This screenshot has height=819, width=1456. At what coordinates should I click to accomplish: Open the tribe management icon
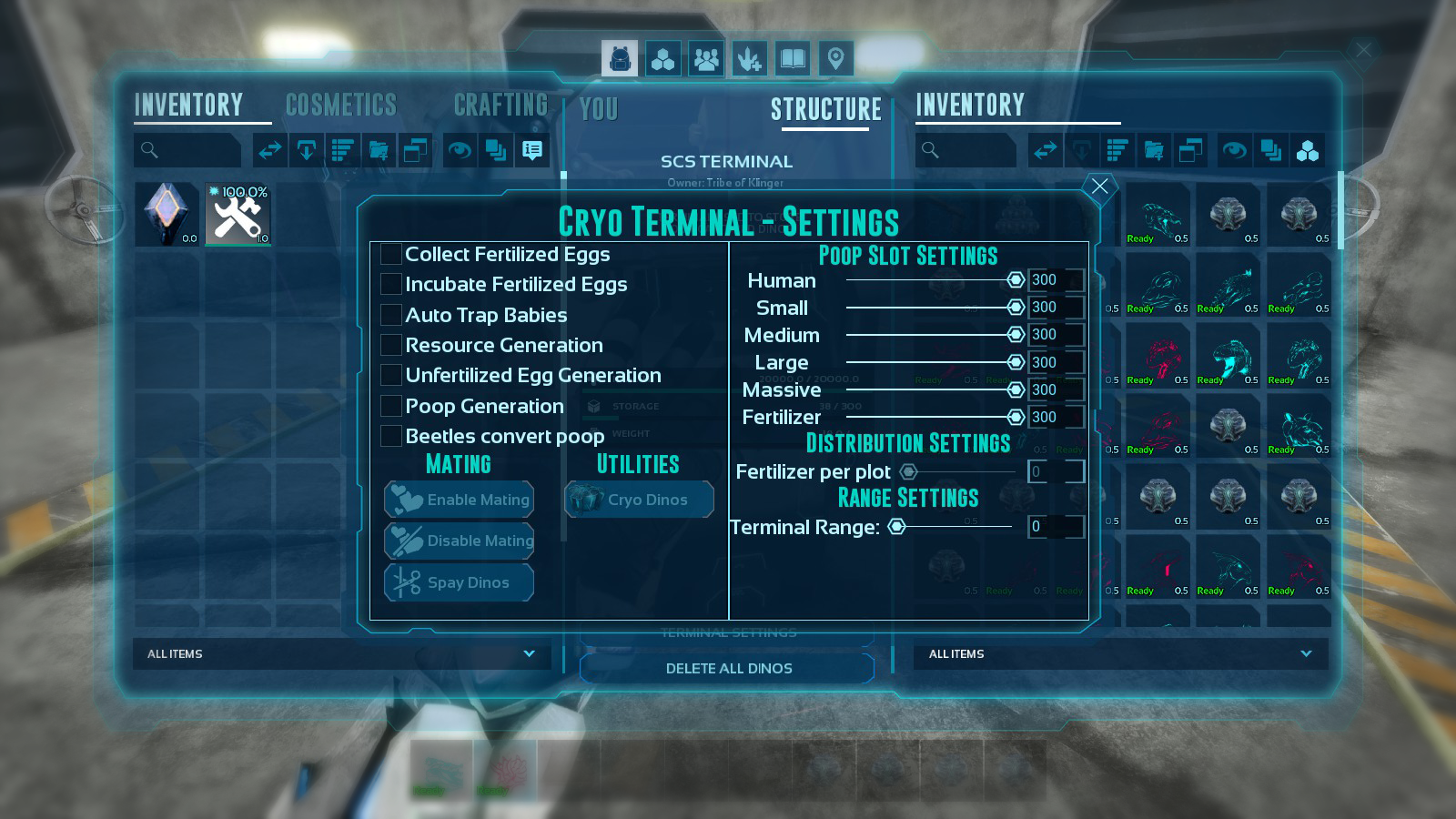705,58
